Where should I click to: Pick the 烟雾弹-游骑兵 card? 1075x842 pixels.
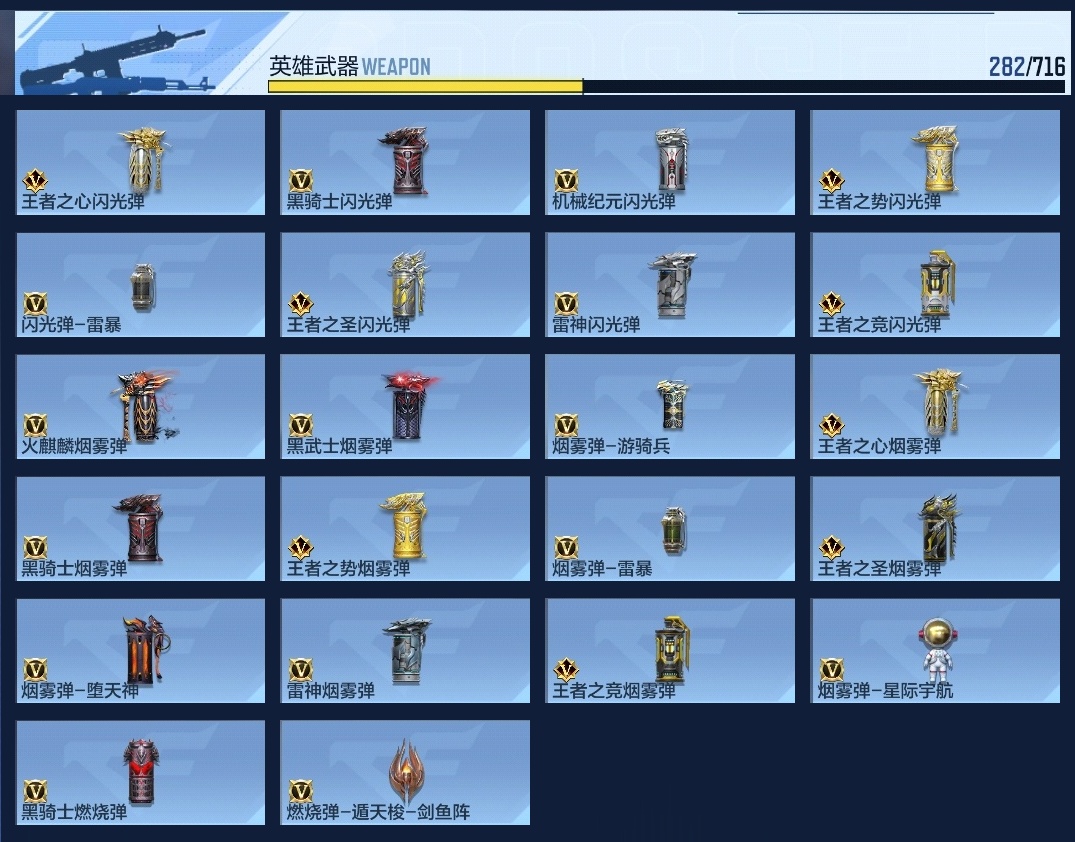tap(670, 407)
